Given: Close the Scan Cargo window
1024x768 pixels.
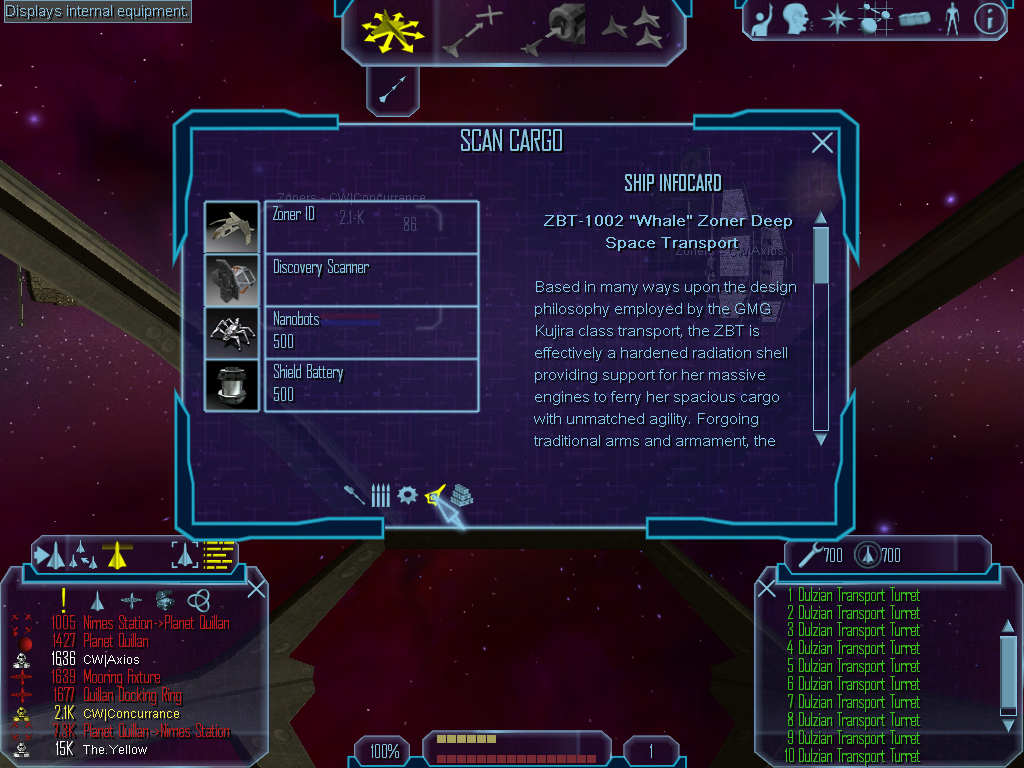Looking at the screenshot, I should (822, 143).
